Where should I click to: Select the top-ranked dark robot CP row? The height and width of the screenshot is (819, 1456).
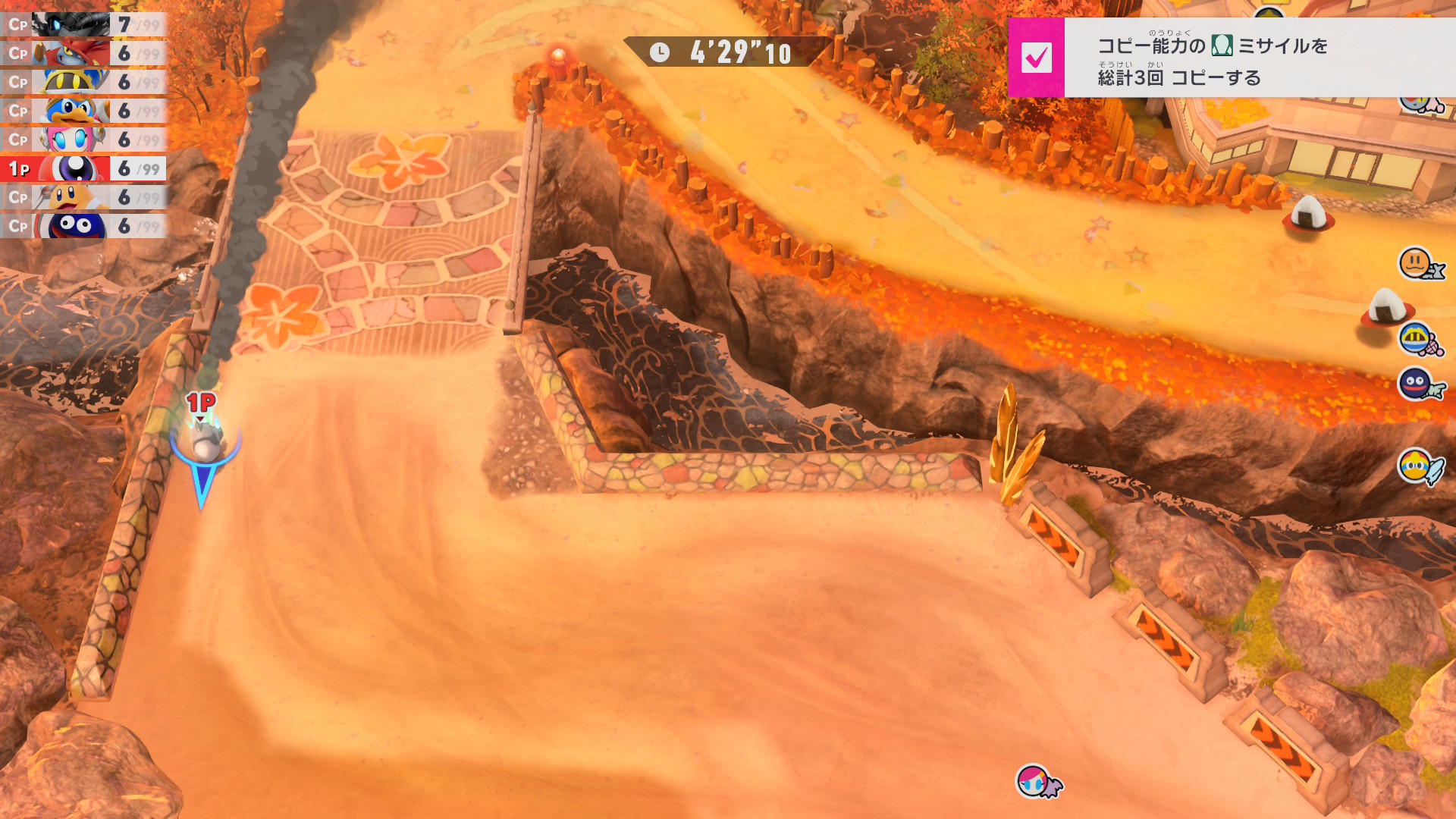[83, 24]
